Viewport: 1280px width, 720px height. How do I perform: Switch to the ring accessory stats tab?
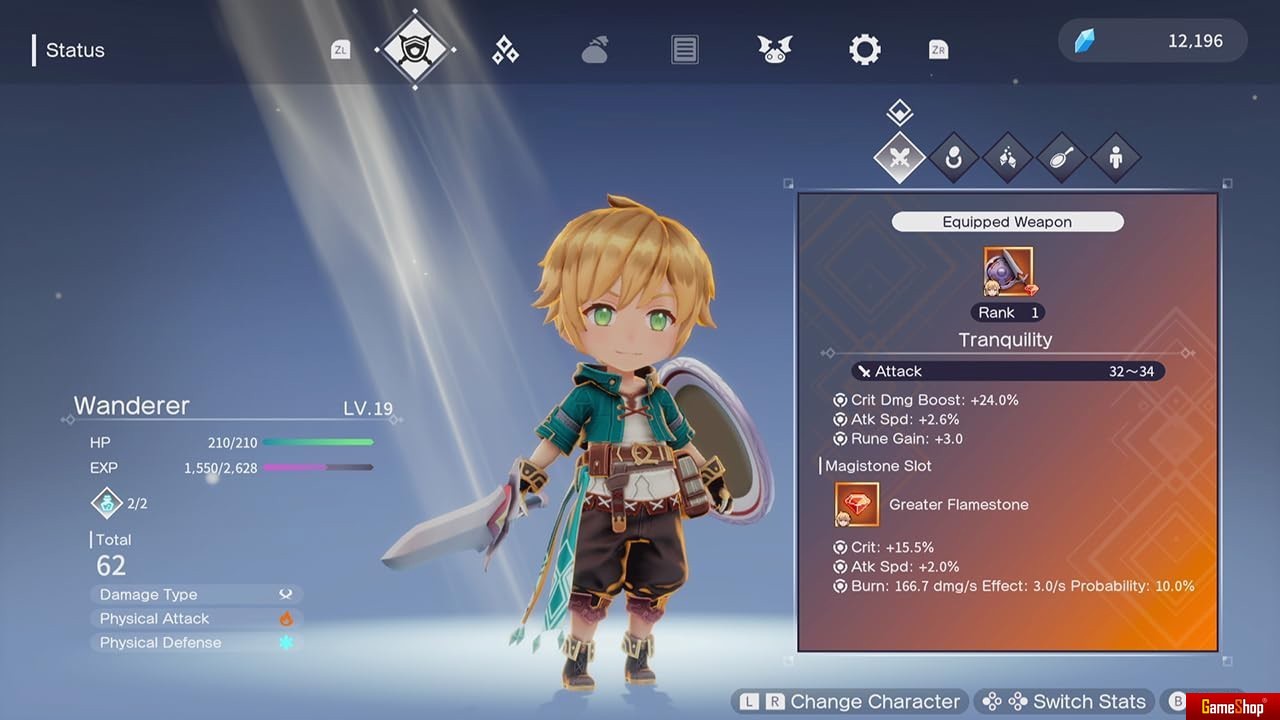[953, 157]
